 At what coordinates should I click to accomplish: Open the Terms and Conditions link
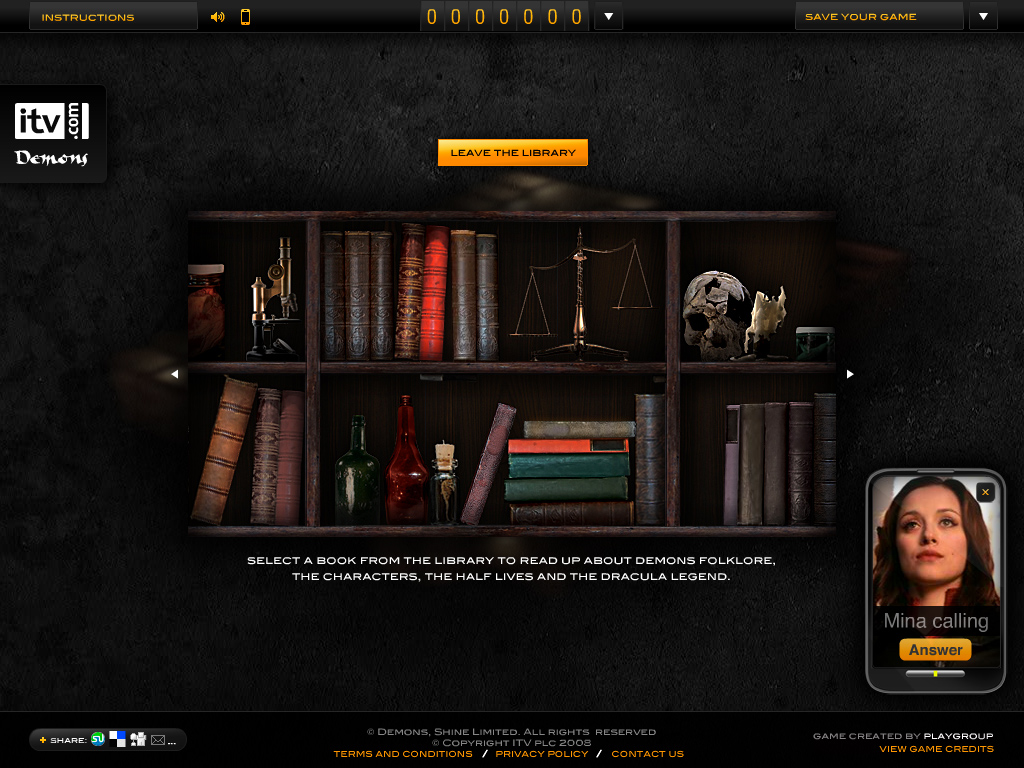click(403, 754)
